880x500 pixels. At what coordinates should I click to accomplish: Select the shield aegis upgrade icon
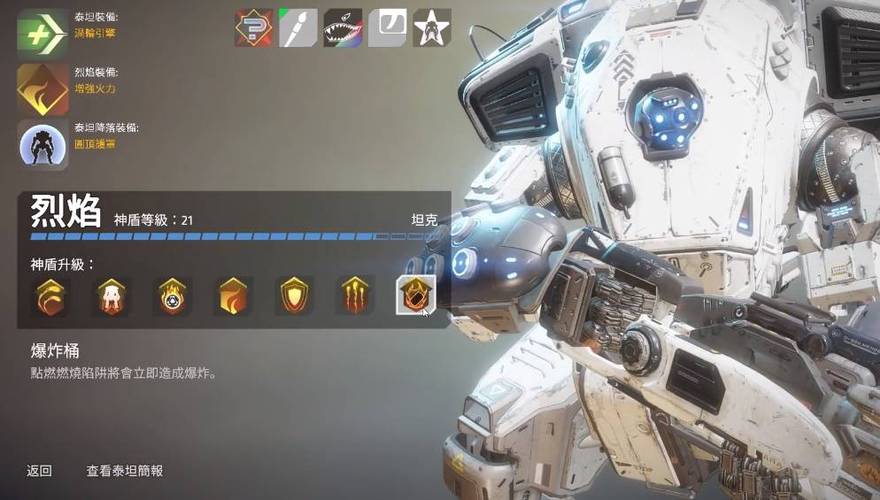point(294,296)
